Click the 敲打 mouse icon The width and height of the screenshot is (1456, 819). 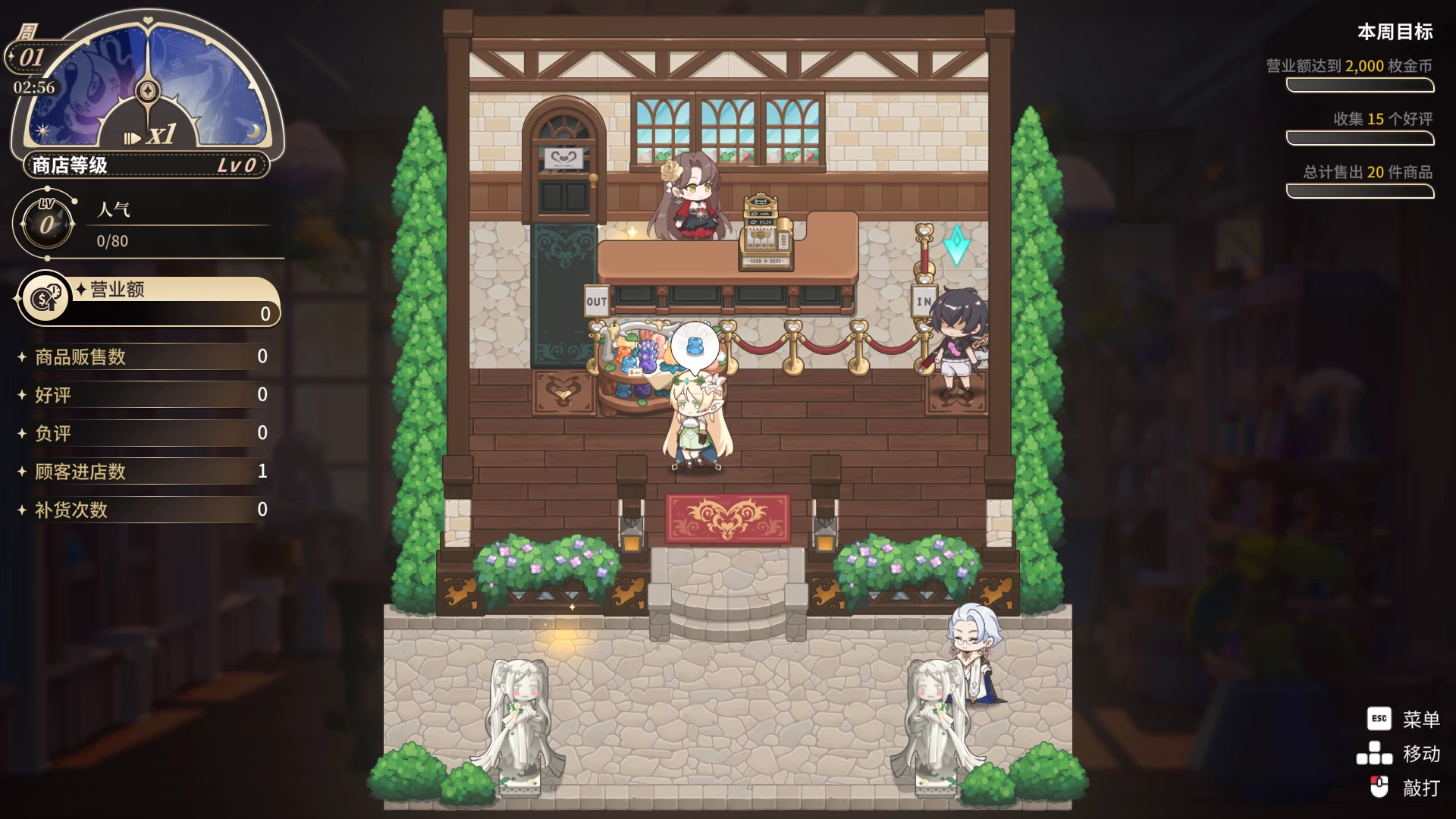1380,787
